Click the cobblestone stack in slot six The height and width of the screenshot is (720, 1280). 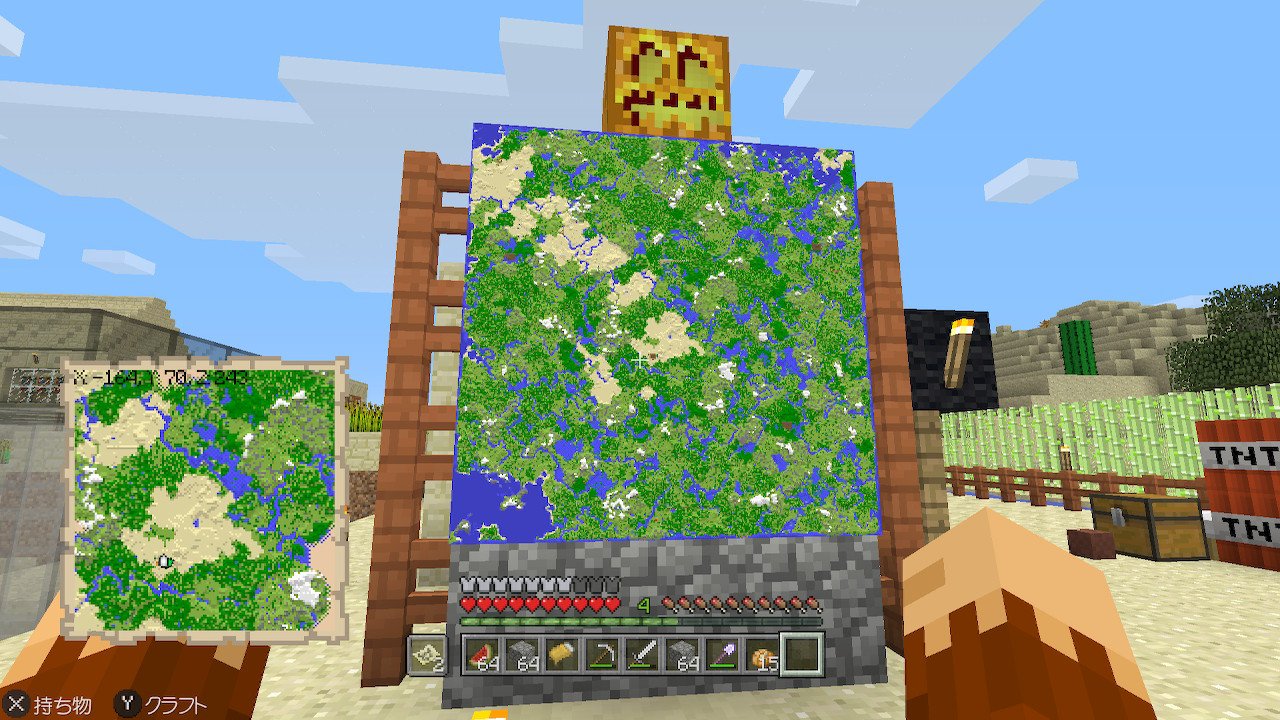point(683,654)
